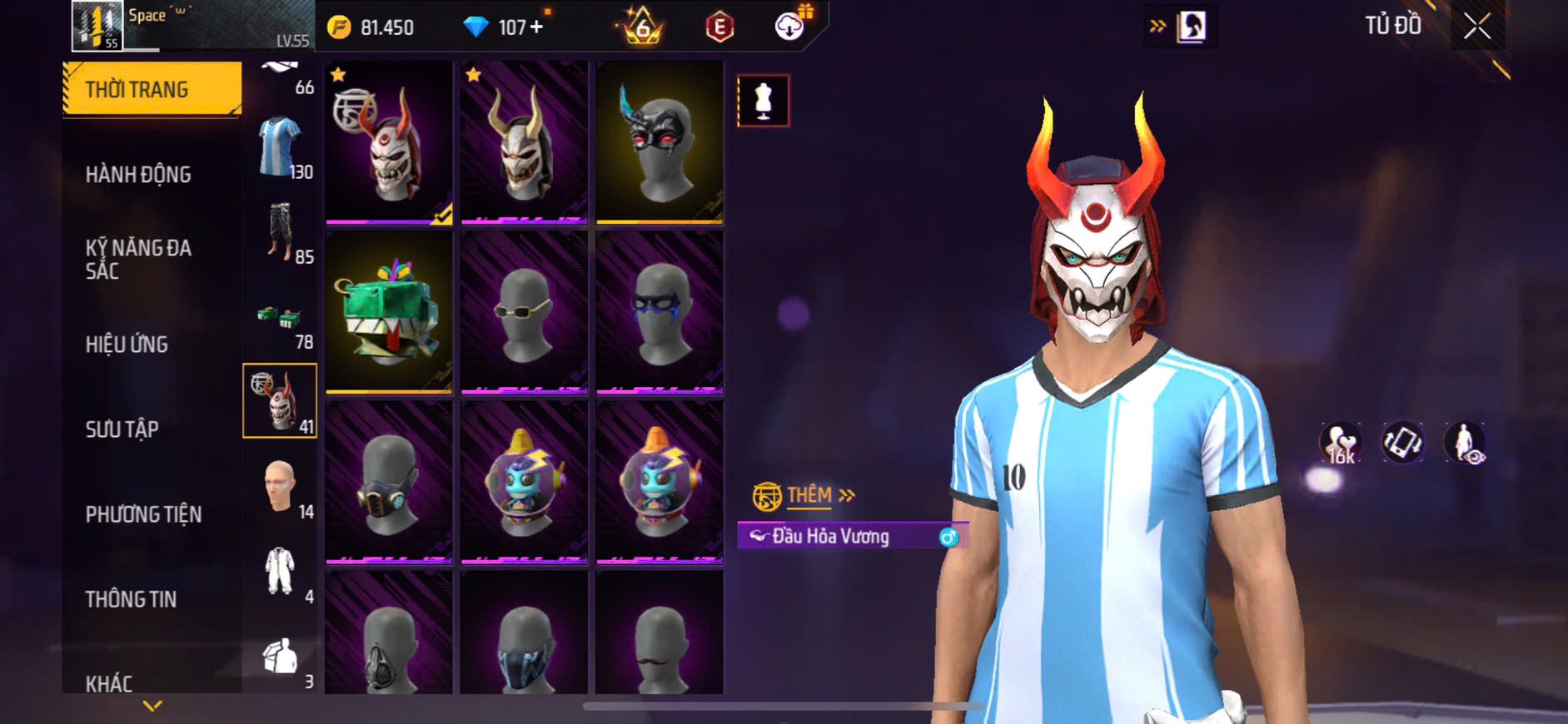1568x724 pixels.
Task: Select the white jumpsuit category
Action: [x=280, y=571]
